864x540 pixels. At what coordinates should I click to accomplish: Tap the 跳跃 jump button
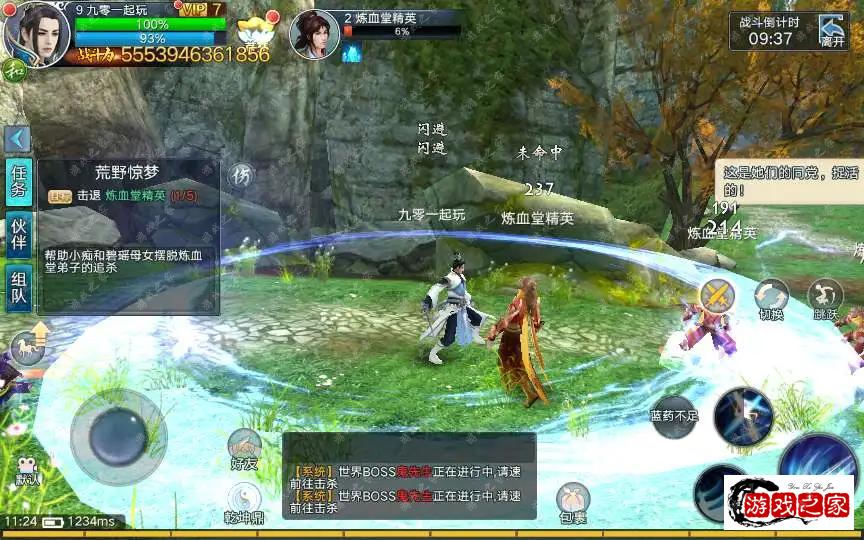point(826,298)
